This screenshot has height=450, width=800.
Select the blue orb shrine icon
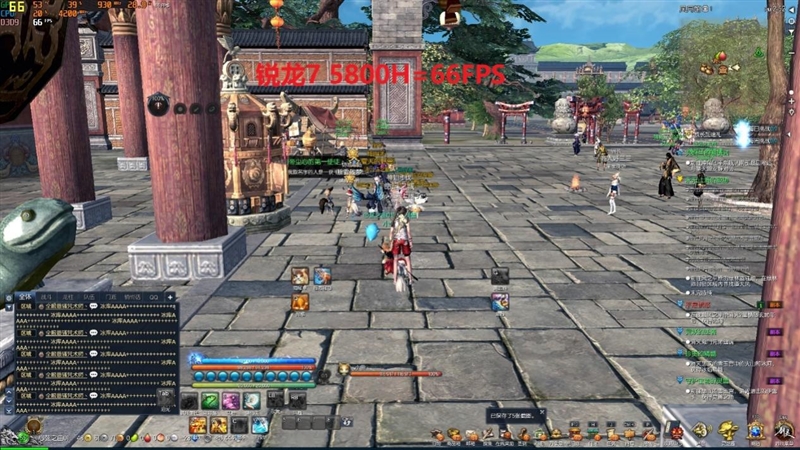click(x=755, y=430)
